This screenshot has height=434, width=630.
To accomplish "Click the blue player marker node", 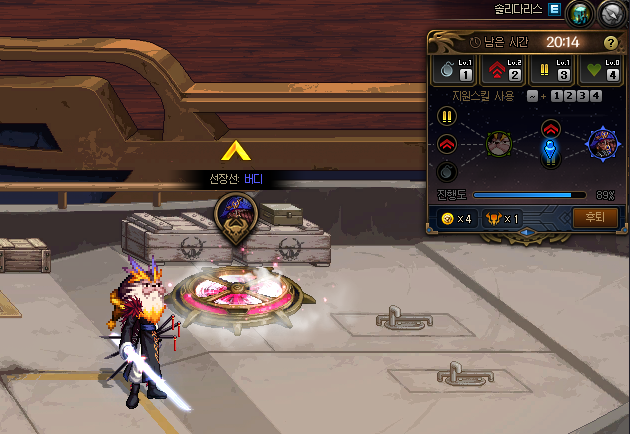I will tap(549, 150).
